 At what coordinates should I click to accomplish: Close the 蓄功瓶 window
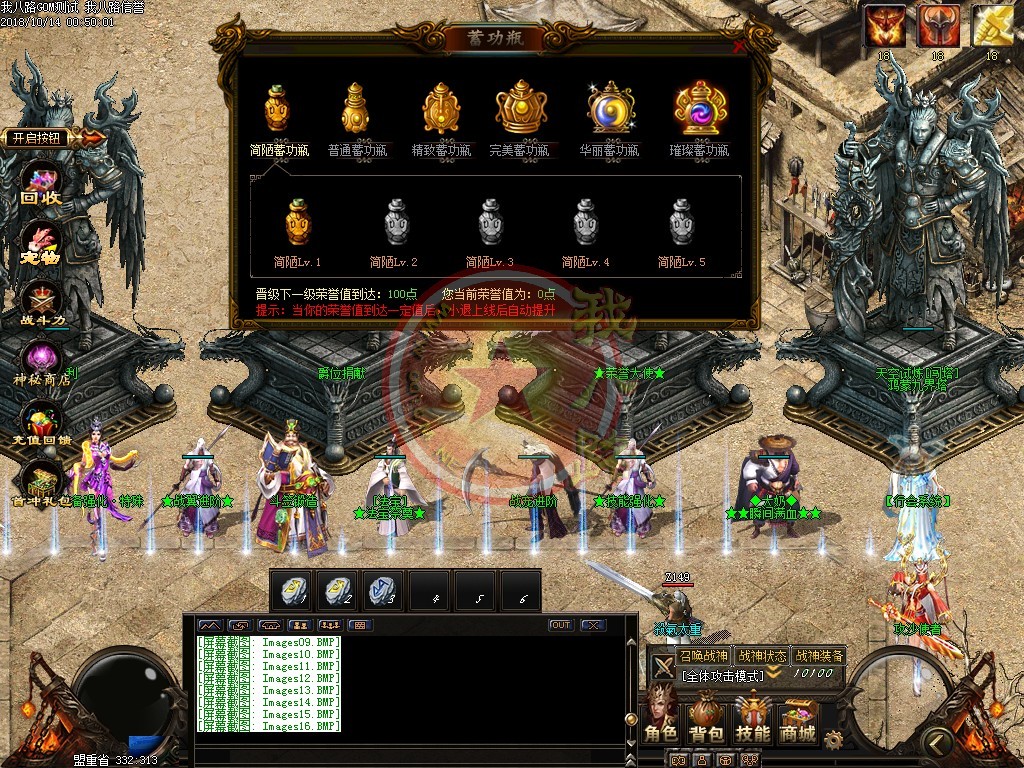point(739,46)
